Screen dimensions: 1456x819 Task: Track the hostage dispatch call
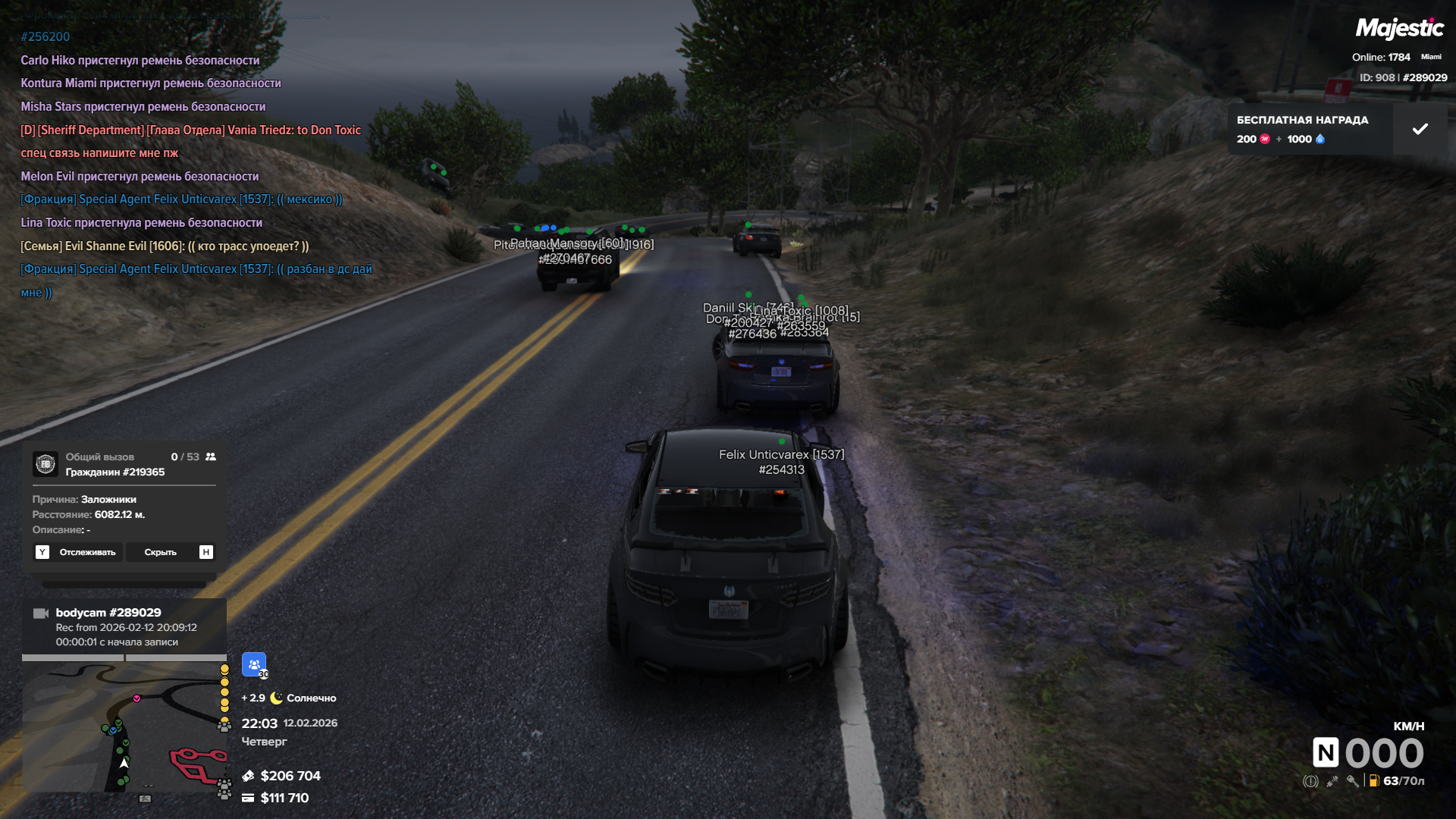click(78, 552)
